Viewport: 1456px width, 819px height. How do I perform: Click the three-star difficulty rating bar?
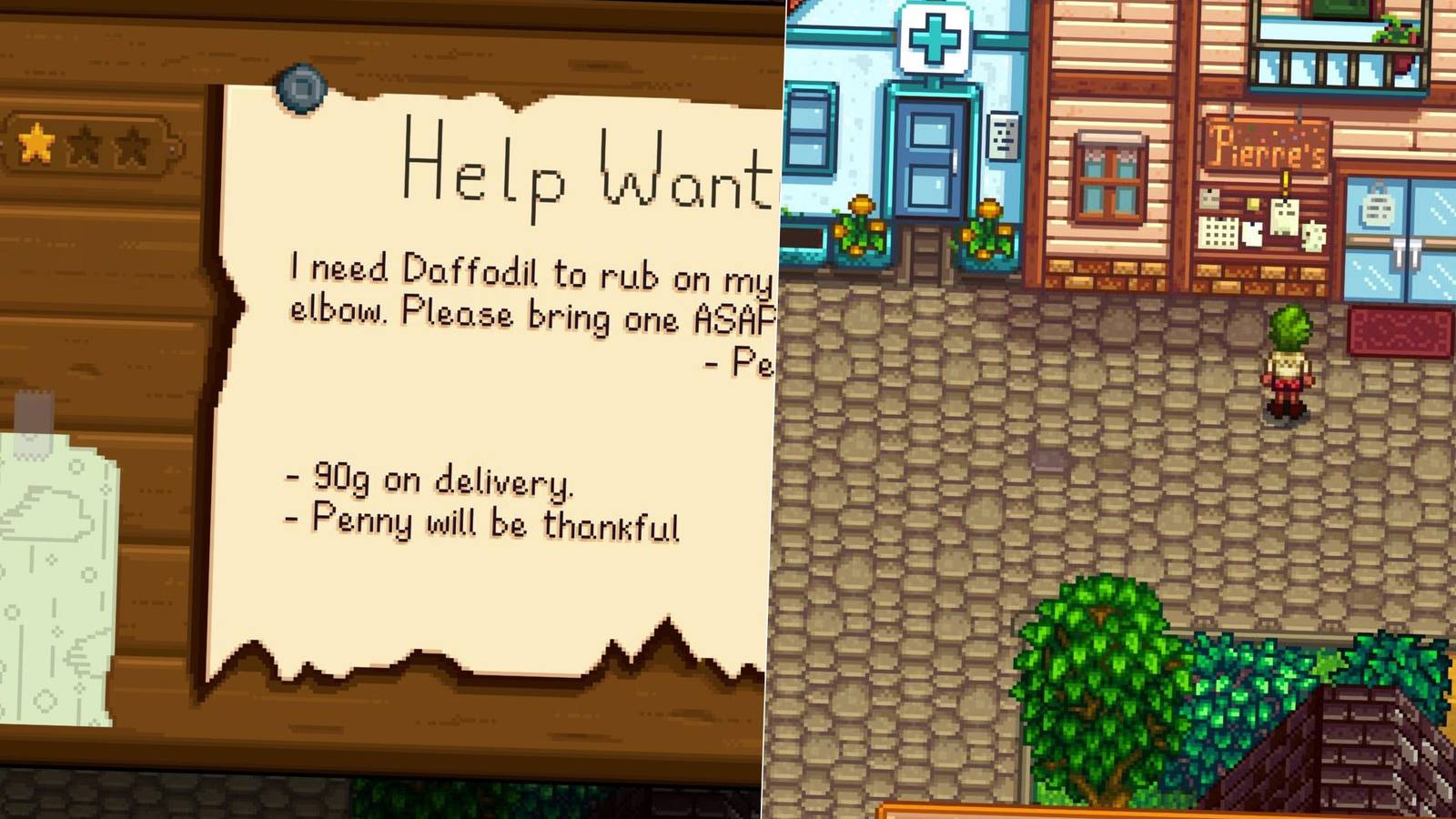pos(84,143)
